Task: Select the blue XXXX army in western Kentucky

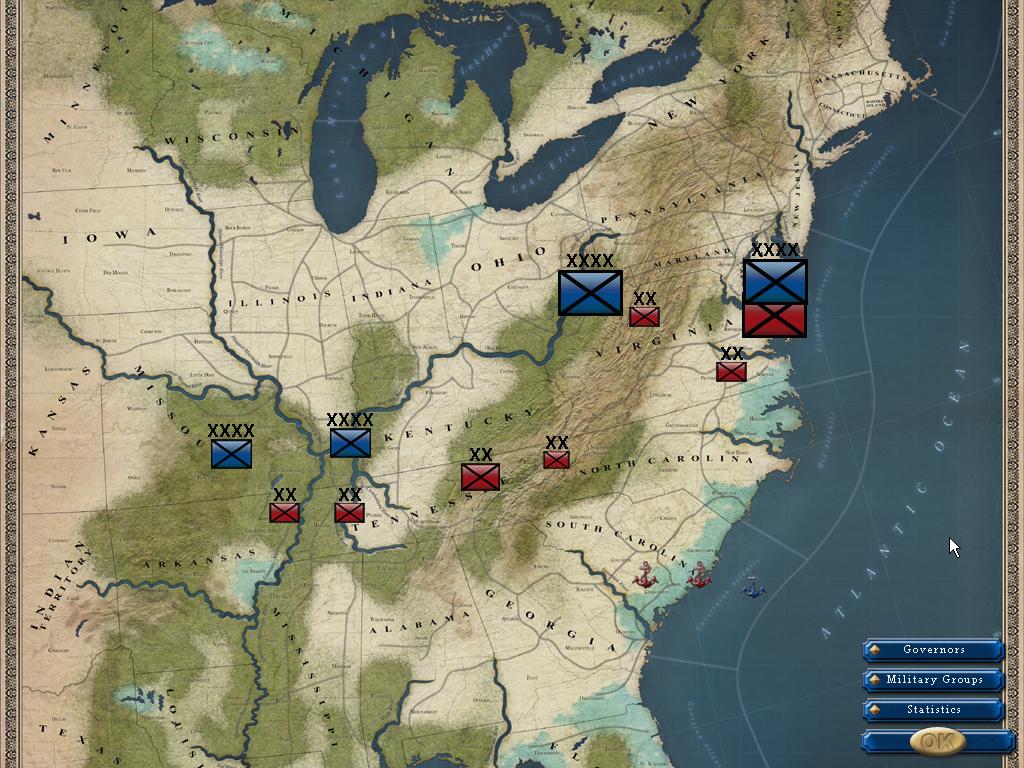Action: [x=350, y=443]
